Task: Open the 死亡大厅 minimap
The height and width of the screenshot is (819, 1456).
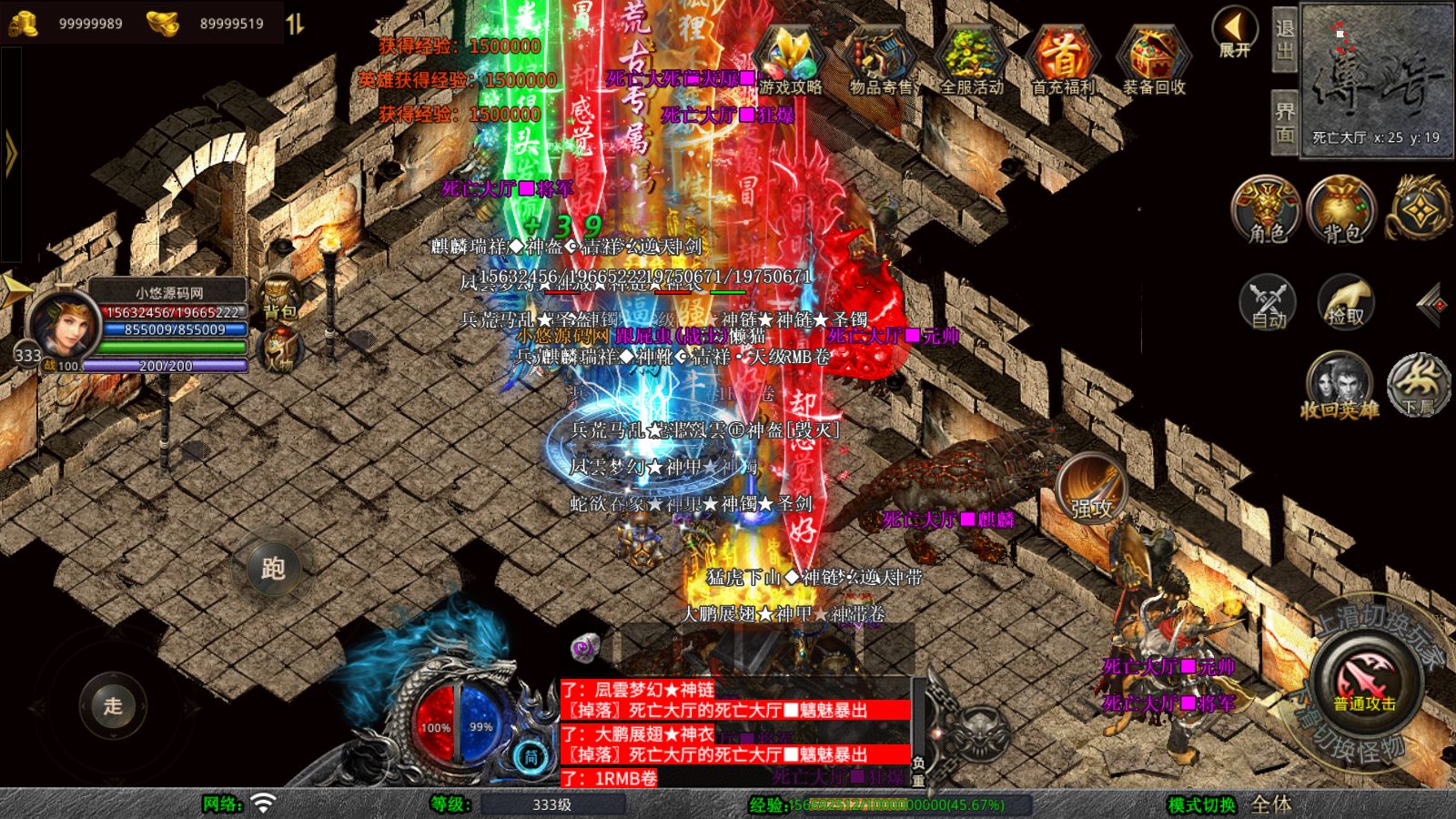Action: pyautogui.click(x=1376, y=80)
